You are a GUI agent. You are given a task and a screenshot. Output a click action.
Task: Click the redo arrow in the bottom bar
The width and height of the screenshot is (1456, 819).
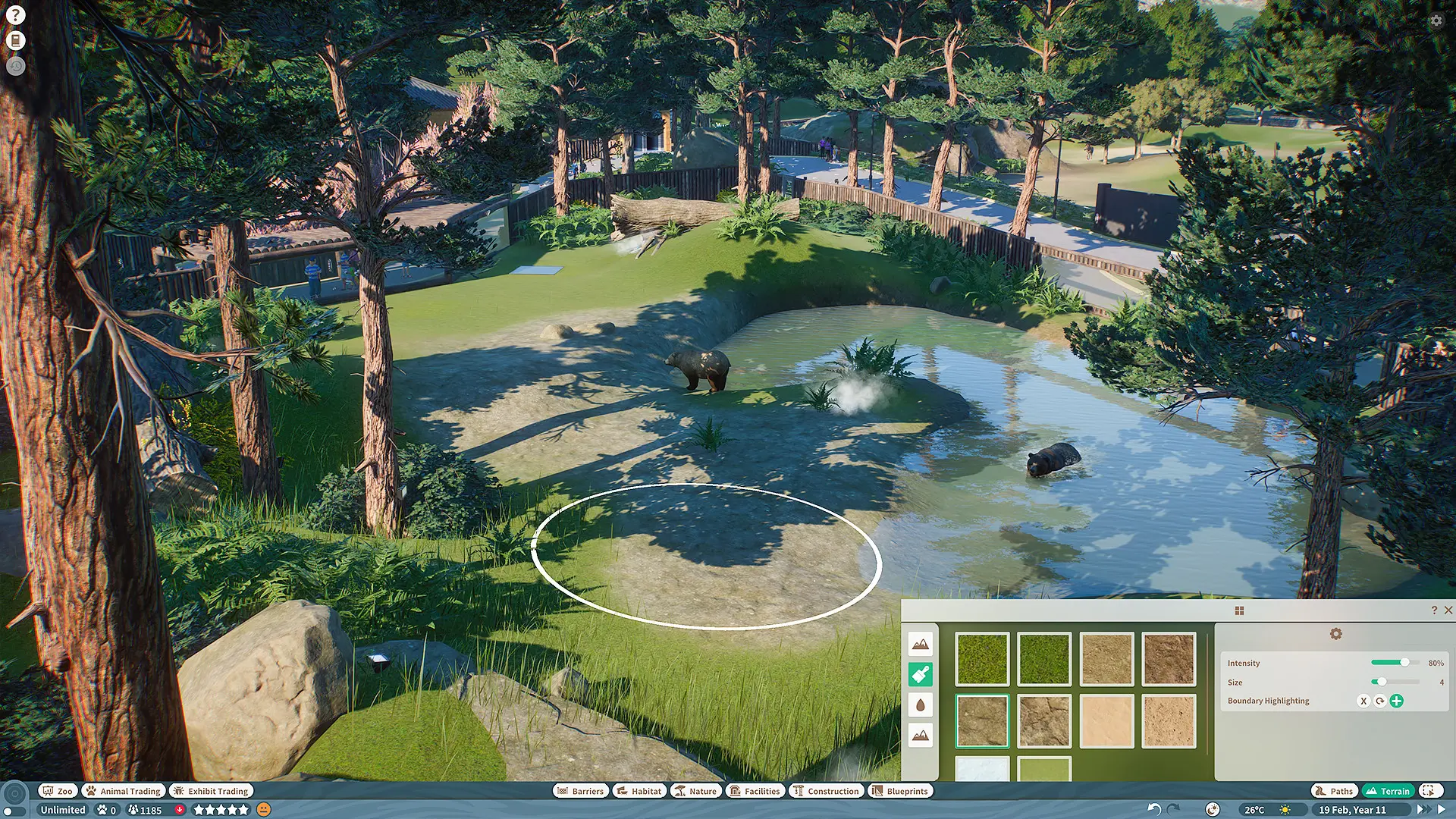click(x=1175, y=809)
